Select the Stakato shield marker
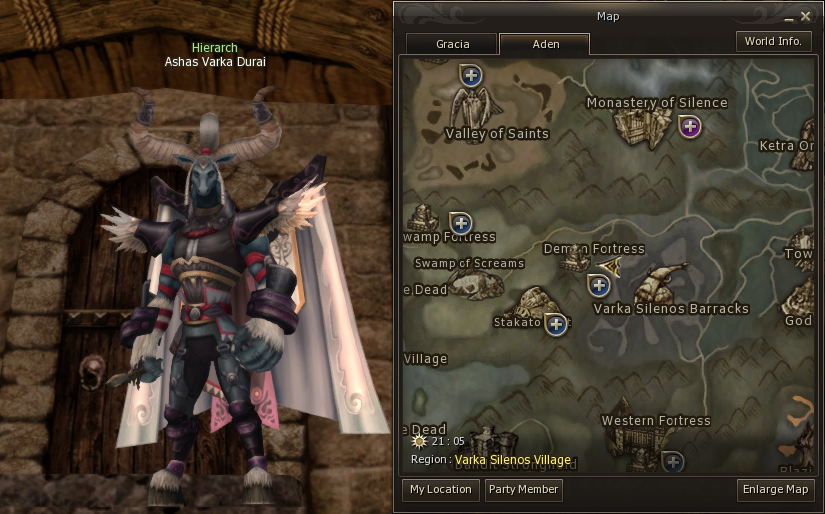Viewport: 825px width, 514px height. click(x=555, y=324)
